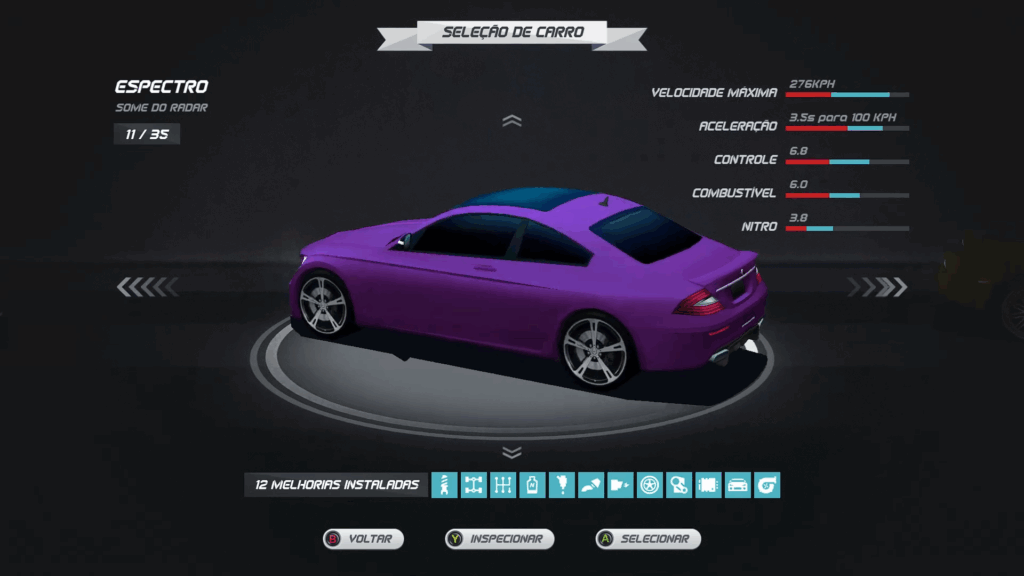
Task: Click the 12 Melhorias Instaladas label
Action: pos(336,485)
